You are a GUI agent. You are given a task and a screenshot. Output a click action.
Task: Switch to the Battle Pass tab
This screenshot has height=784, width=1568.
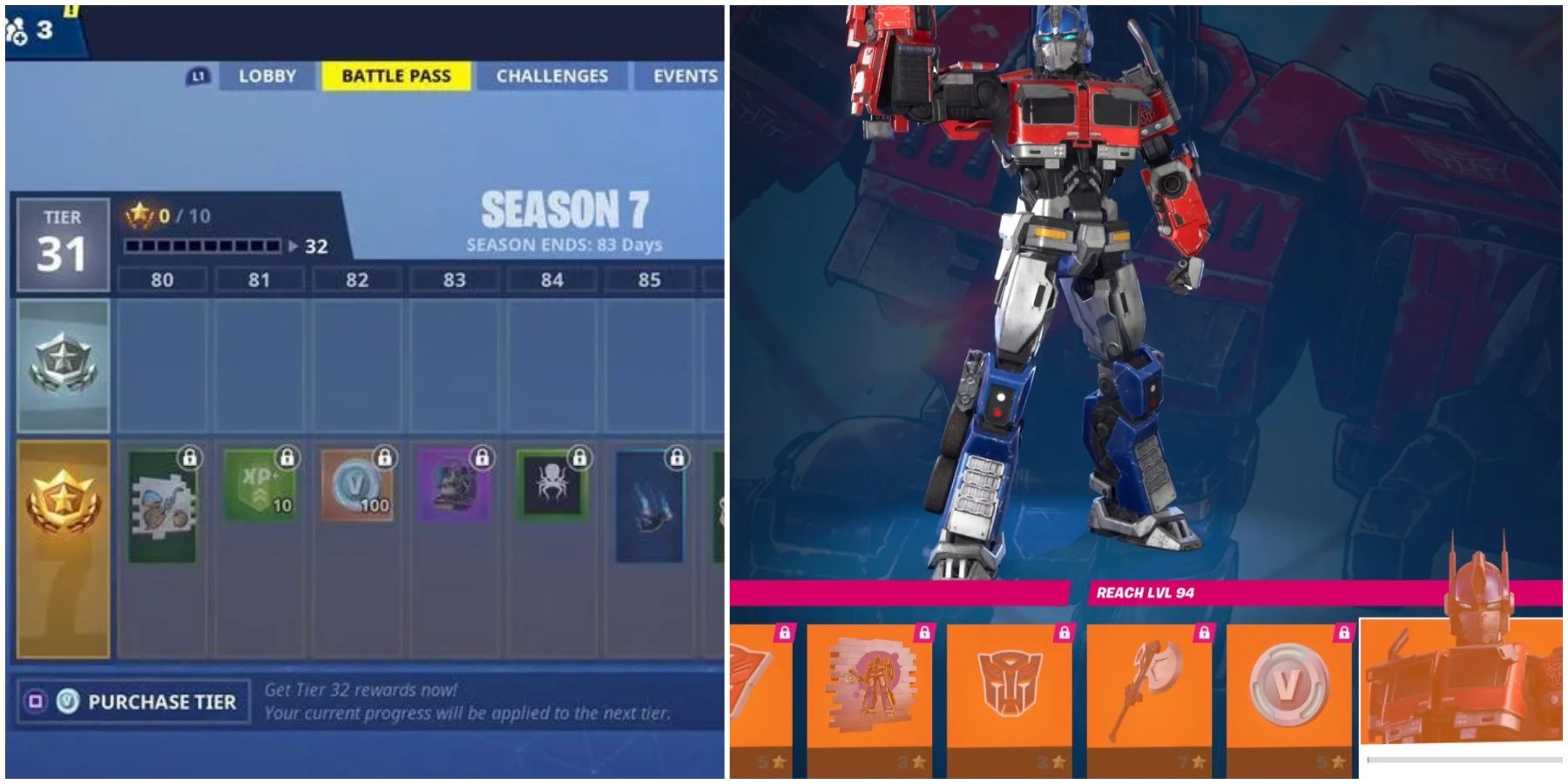point(396,76)
